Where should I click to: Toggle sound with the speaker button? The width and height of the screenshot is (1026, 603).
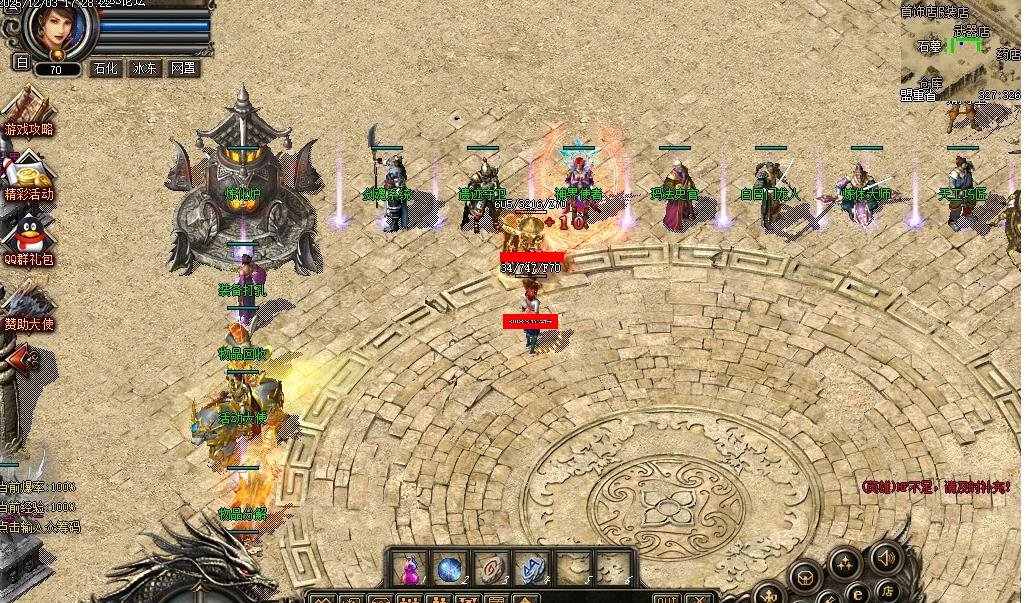pyautogui.click(x=885, y=556)
